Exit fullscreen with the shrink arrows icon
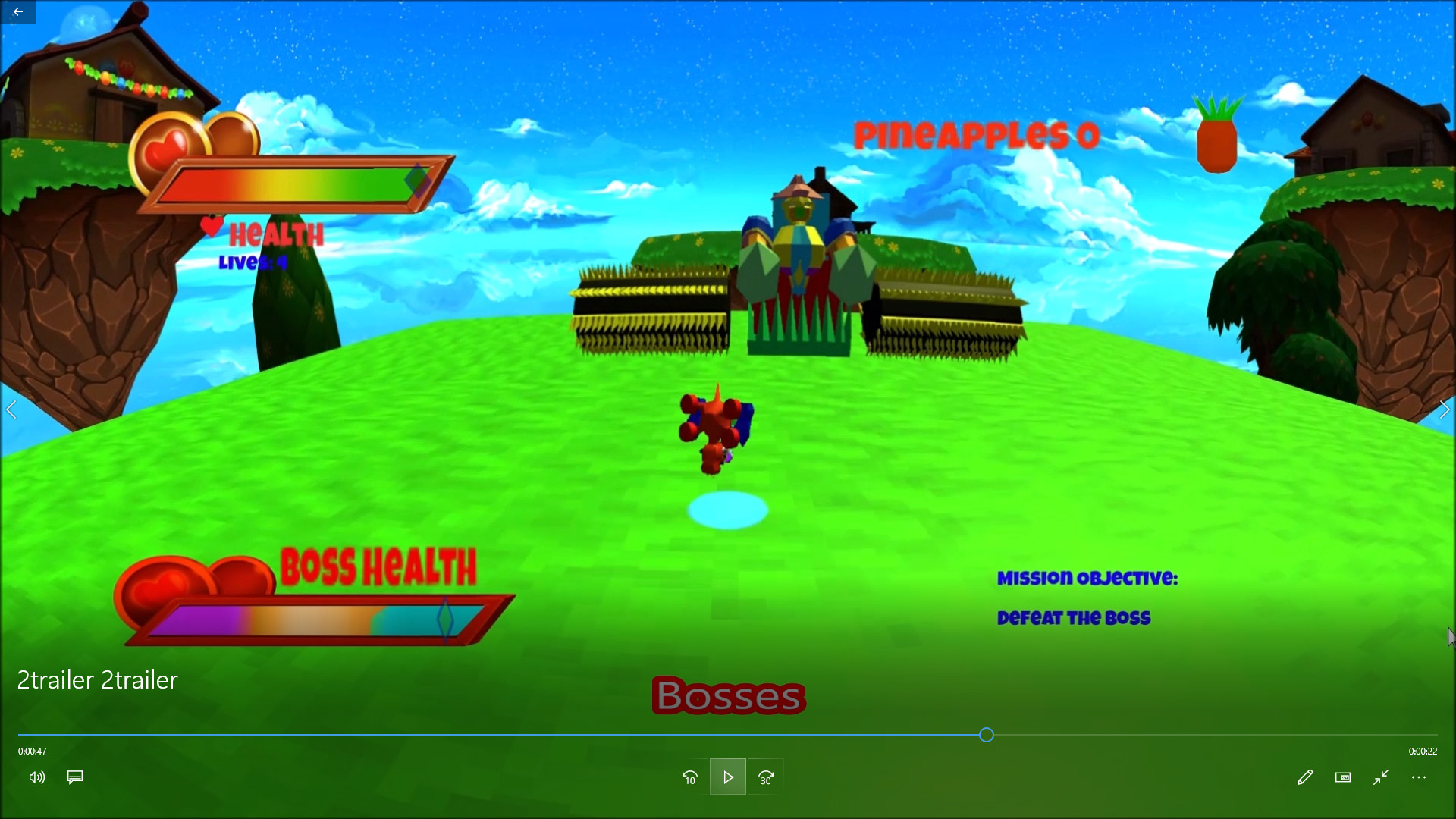 (1380, 777)
